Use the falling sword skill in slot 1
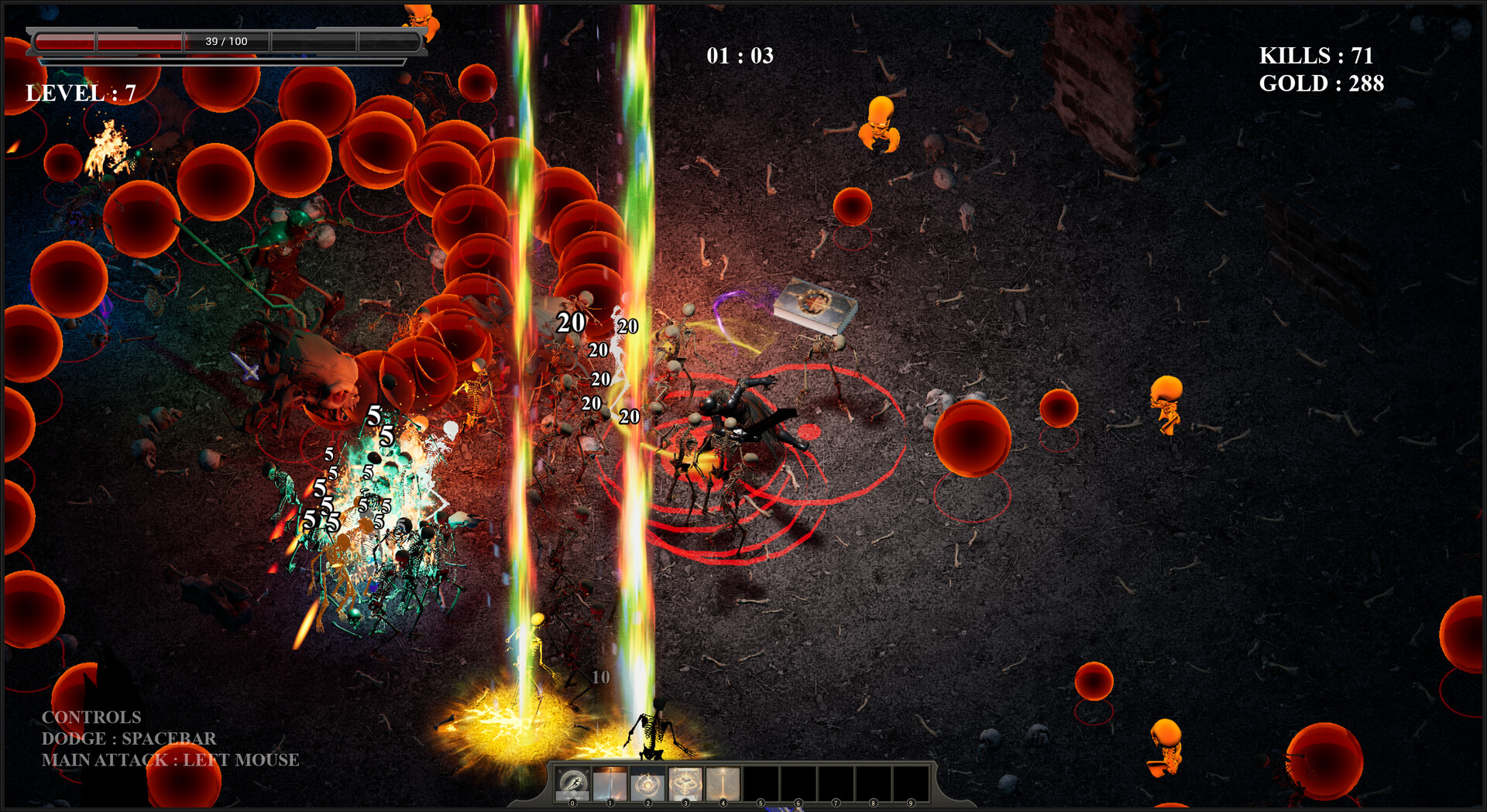The height and width of the screenshot is (812, 1487). coord(610,784)
